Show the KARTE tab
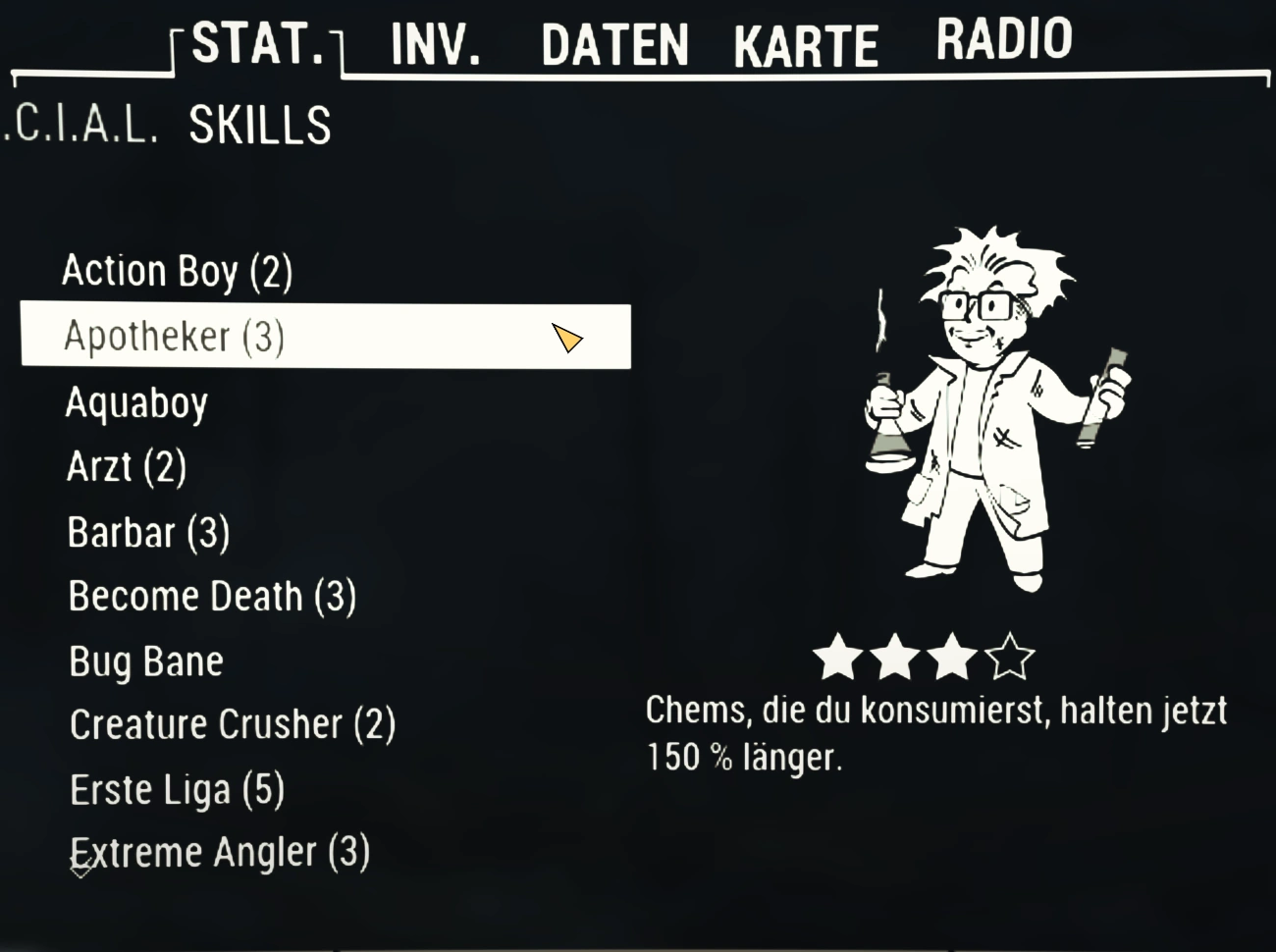The width and height of the screenshot is (1276, 952). click(x=806, y=46)
